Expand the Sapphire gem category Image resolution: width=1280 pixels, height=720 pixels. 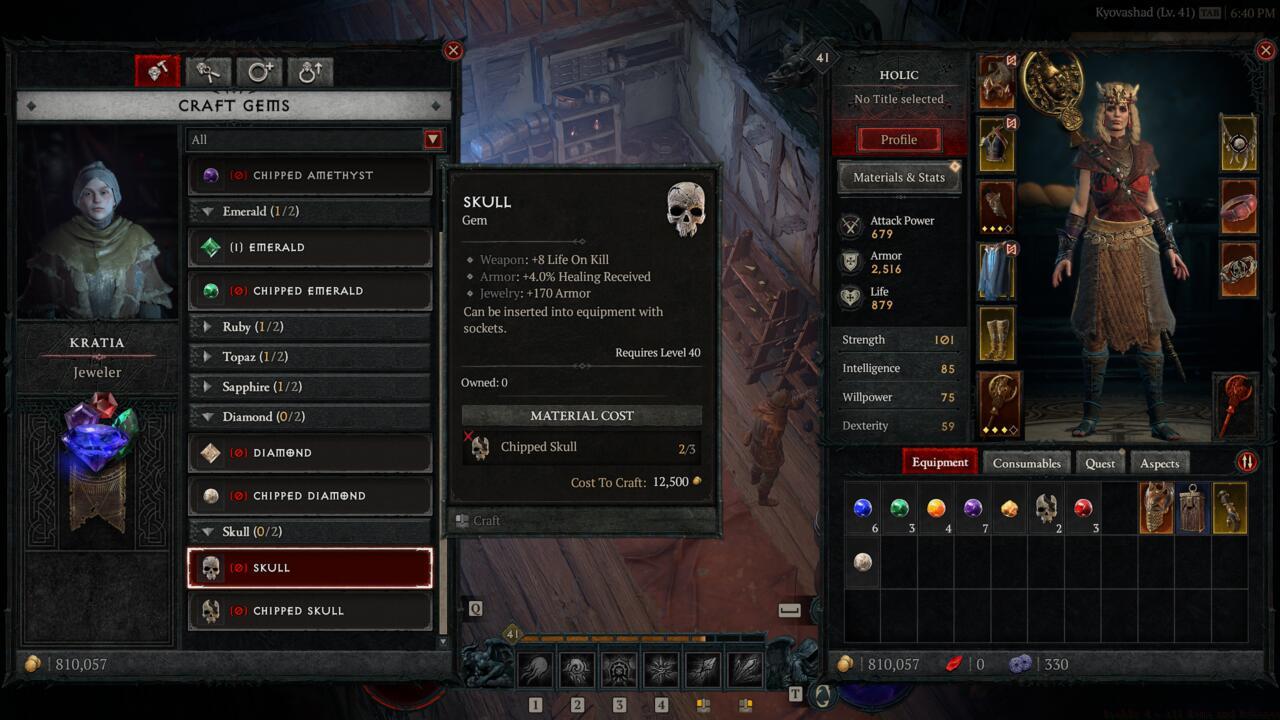click(208, 387)
